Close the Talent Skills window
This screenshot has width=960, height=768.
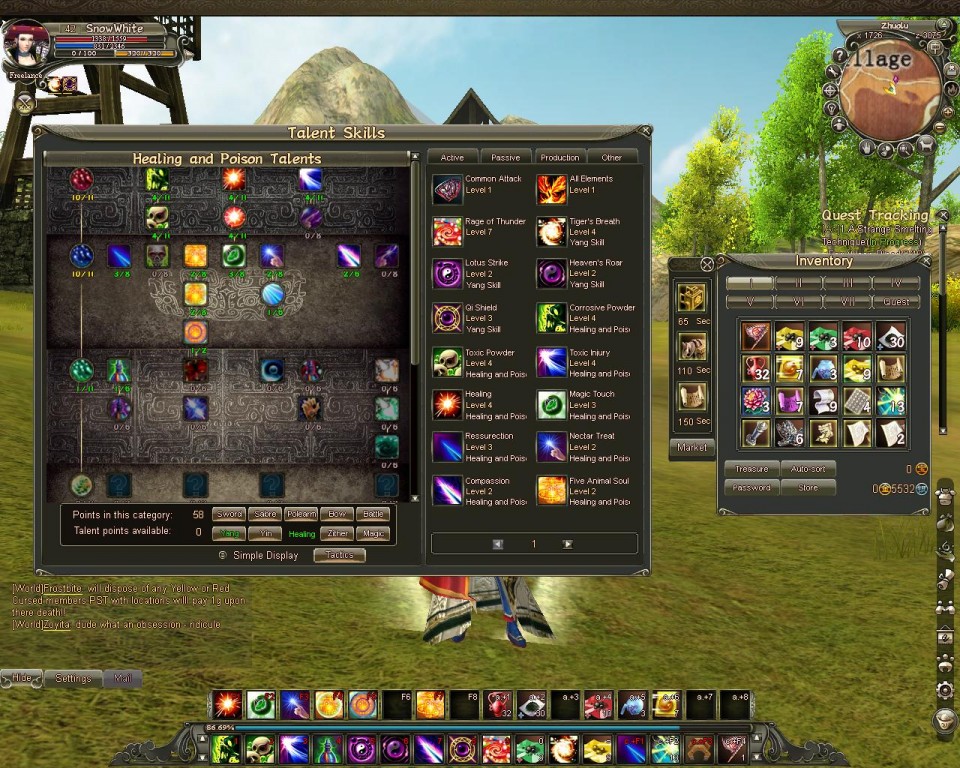[645, 130]
